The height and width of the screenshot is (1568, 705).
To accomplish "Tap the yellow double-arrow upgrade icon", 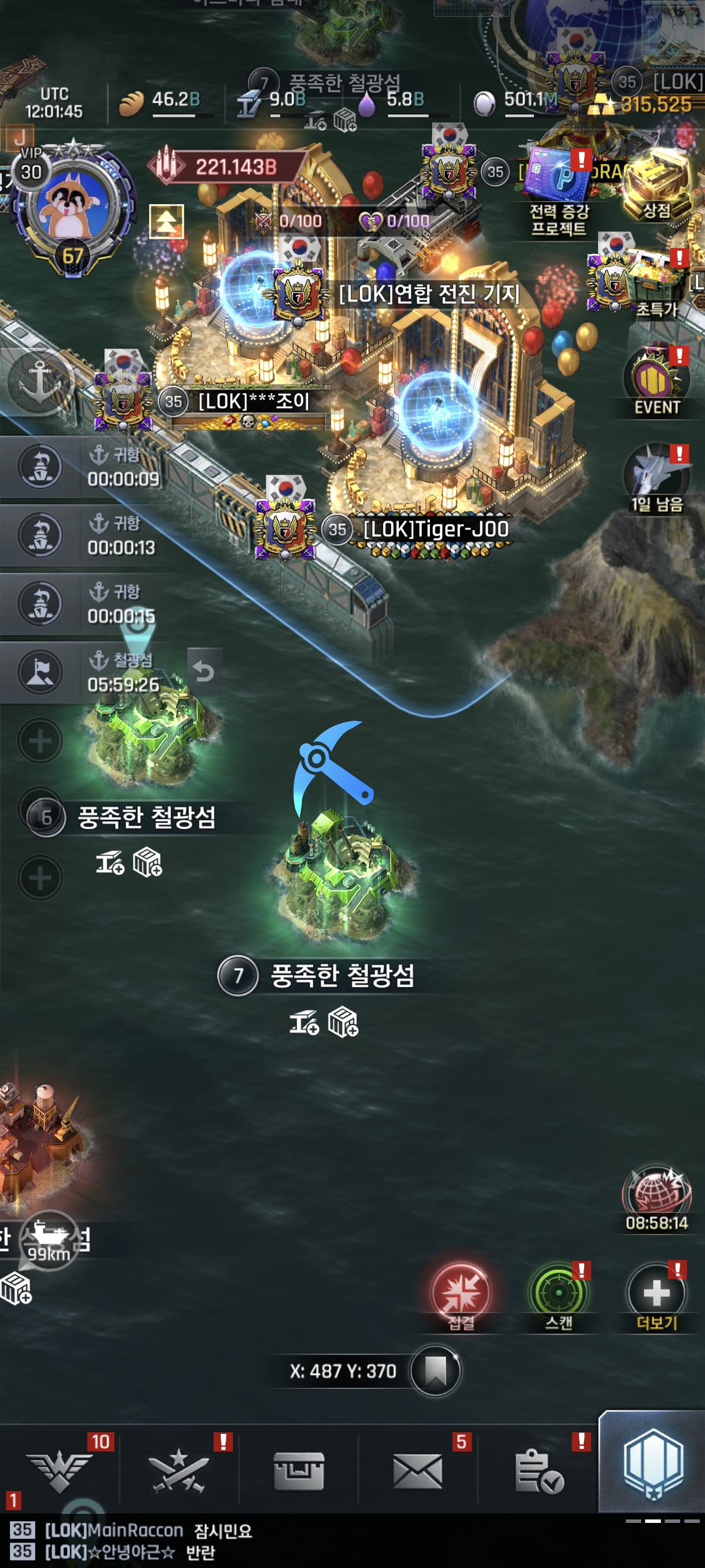I will coord(166,220).
